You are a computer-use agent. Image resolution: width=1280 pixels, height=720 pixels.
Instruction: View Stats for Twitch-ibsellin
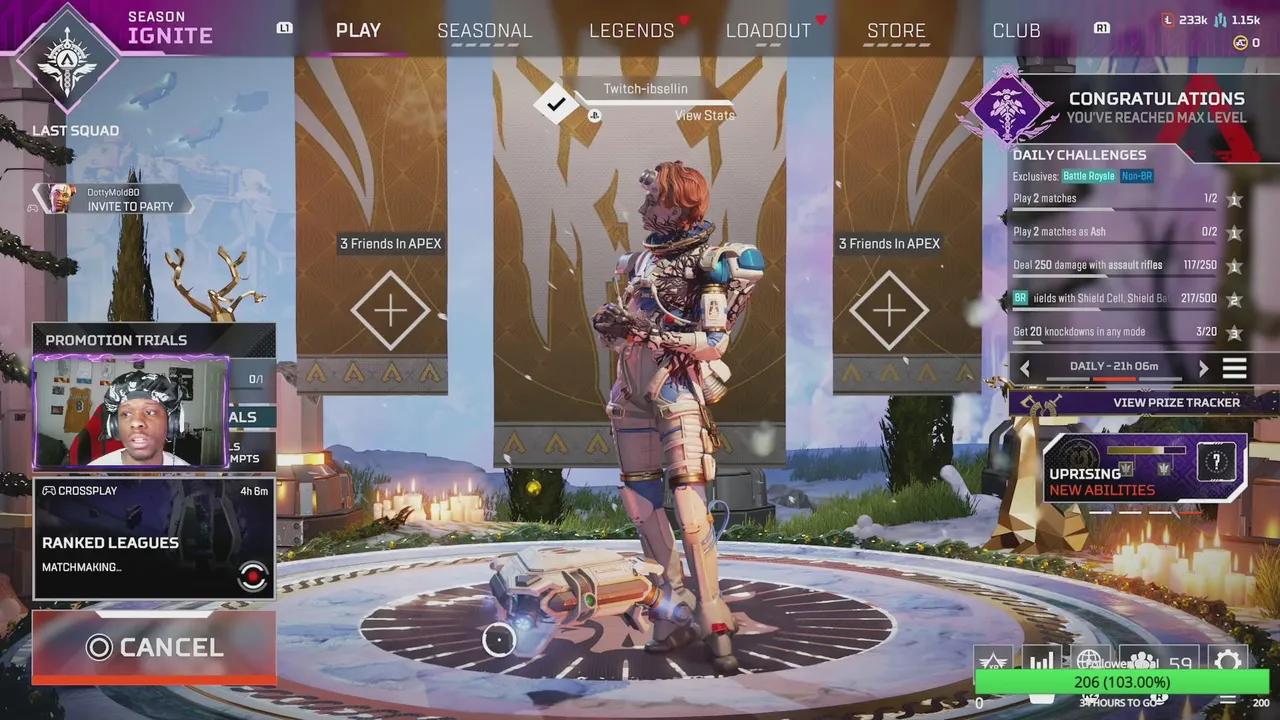tap(704, 115)
